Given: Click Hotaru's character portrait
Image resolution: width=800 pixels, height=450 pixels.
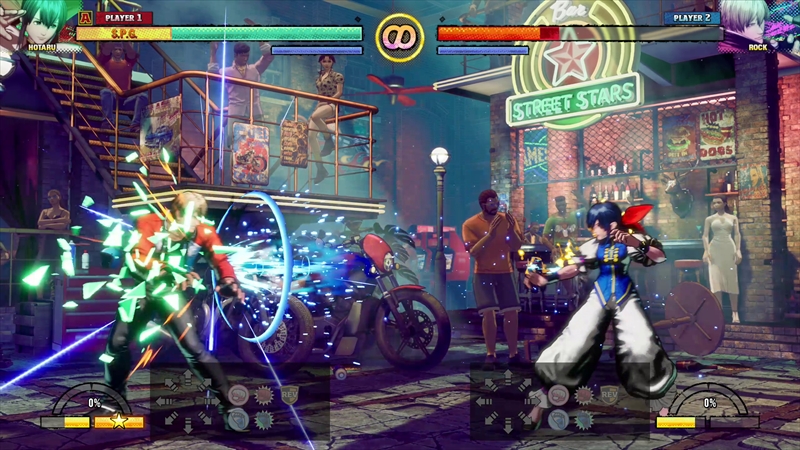Looking at the screenshot, I should click(x=38, y=22).
